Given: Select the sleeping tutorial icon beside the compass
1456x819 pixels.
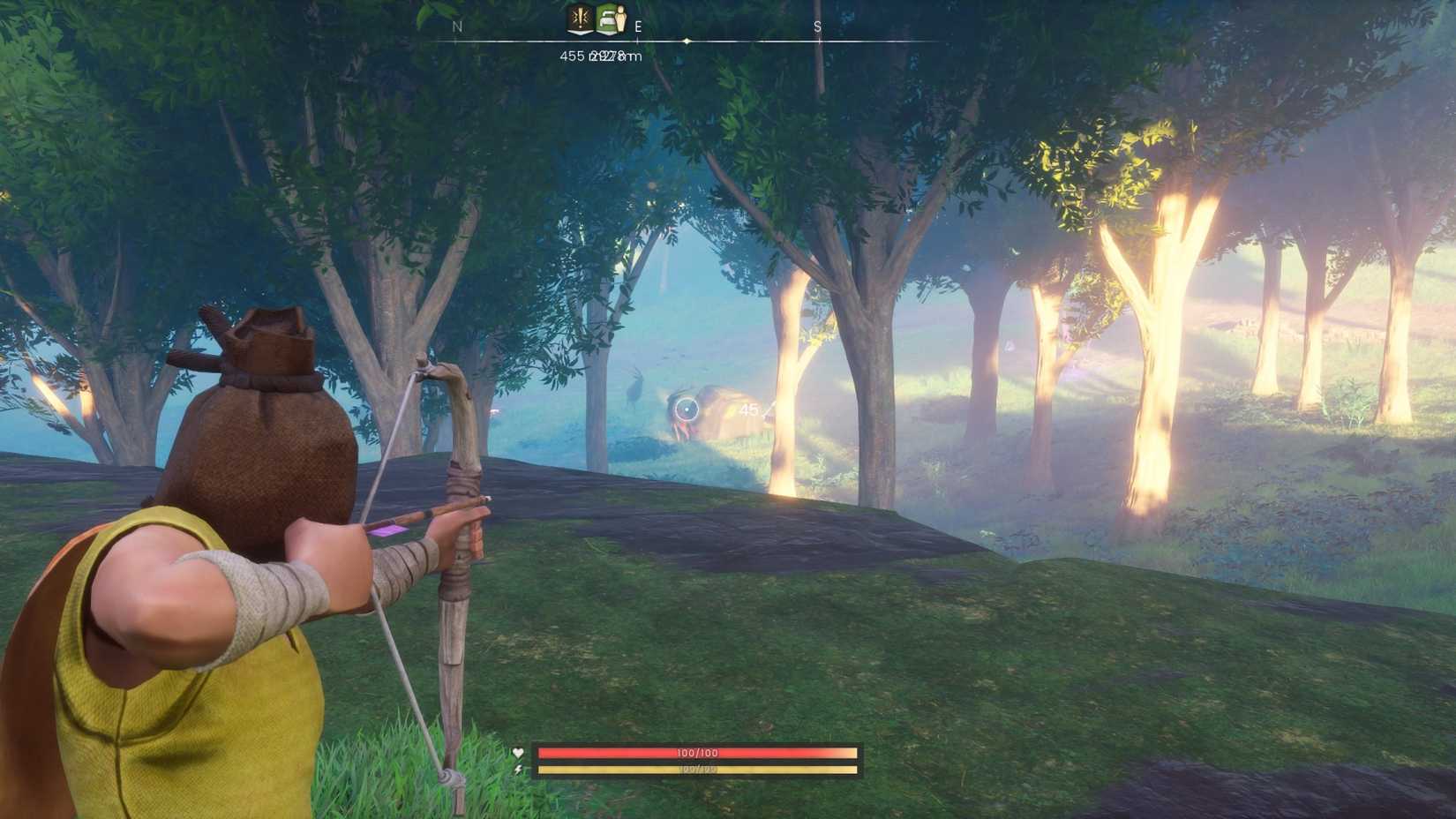Looking at the screenshot, I should click(x=613, y=19).
